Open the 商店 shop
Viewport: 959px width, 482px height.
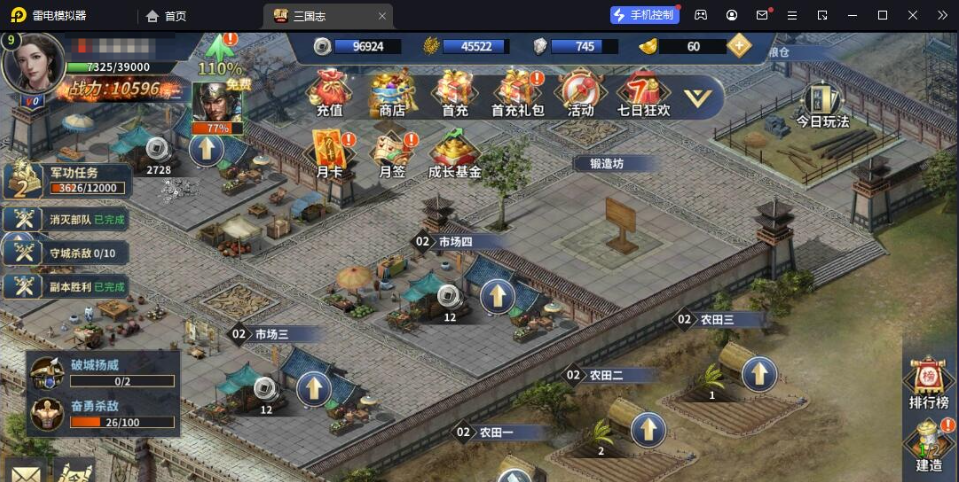point(392,93)
